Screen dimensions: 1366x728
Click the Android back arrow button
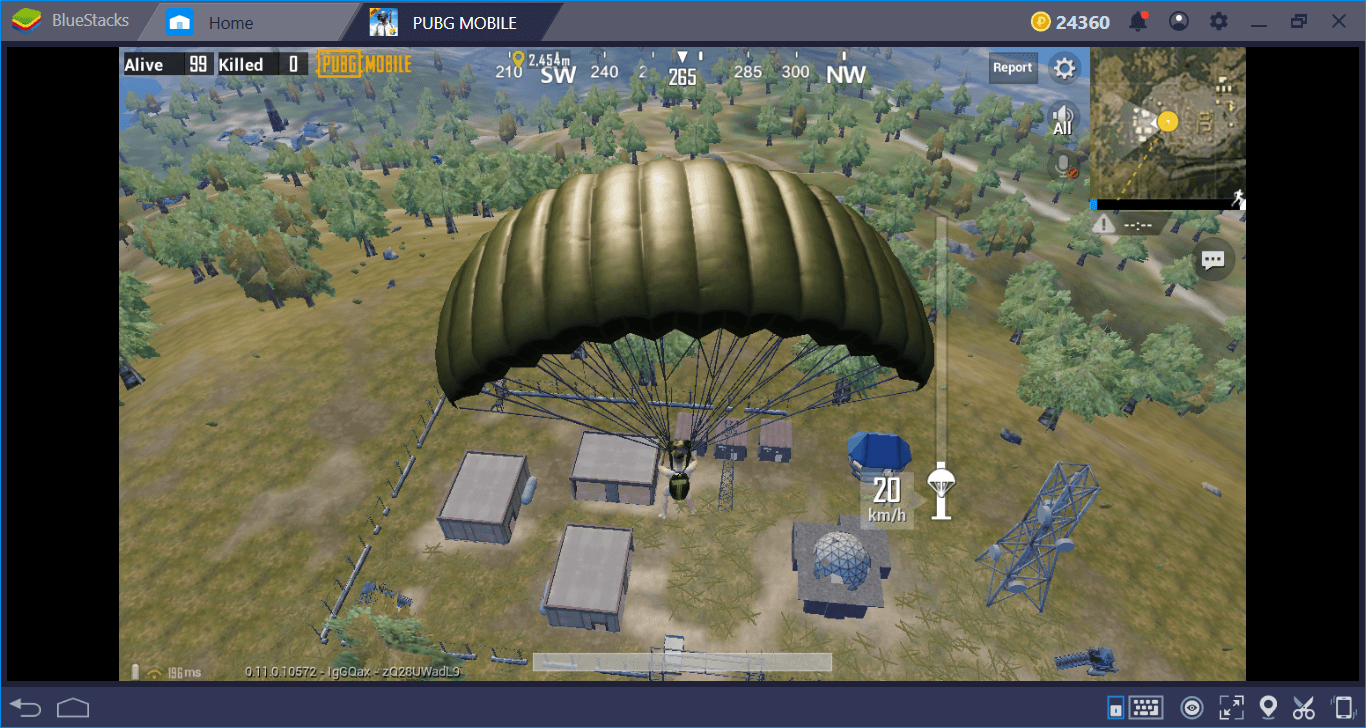pos(26,708)
